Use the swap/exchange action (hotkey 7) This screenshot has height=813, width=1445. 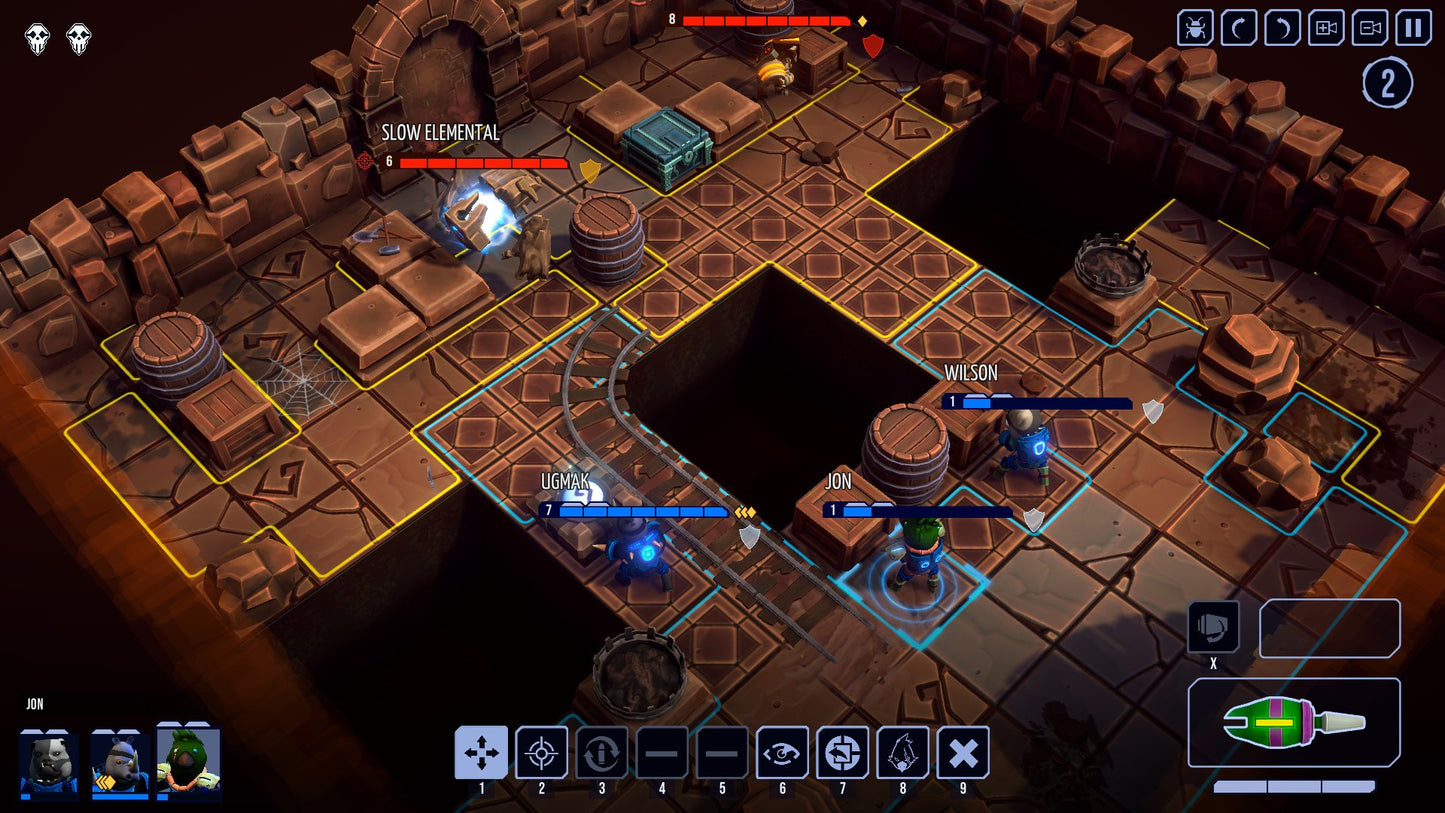(x=843, y=753)
